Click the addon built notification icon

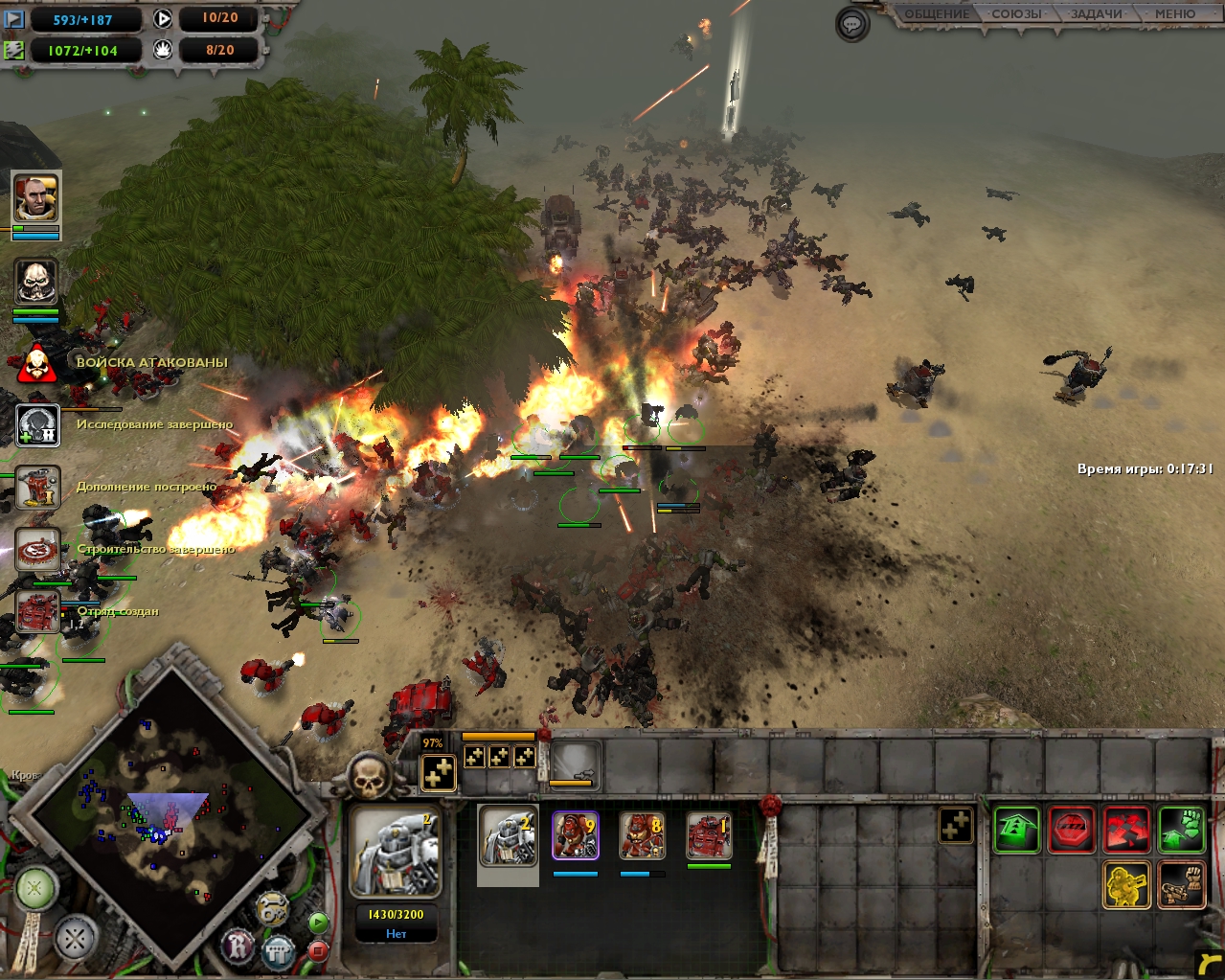pos(37,488)
